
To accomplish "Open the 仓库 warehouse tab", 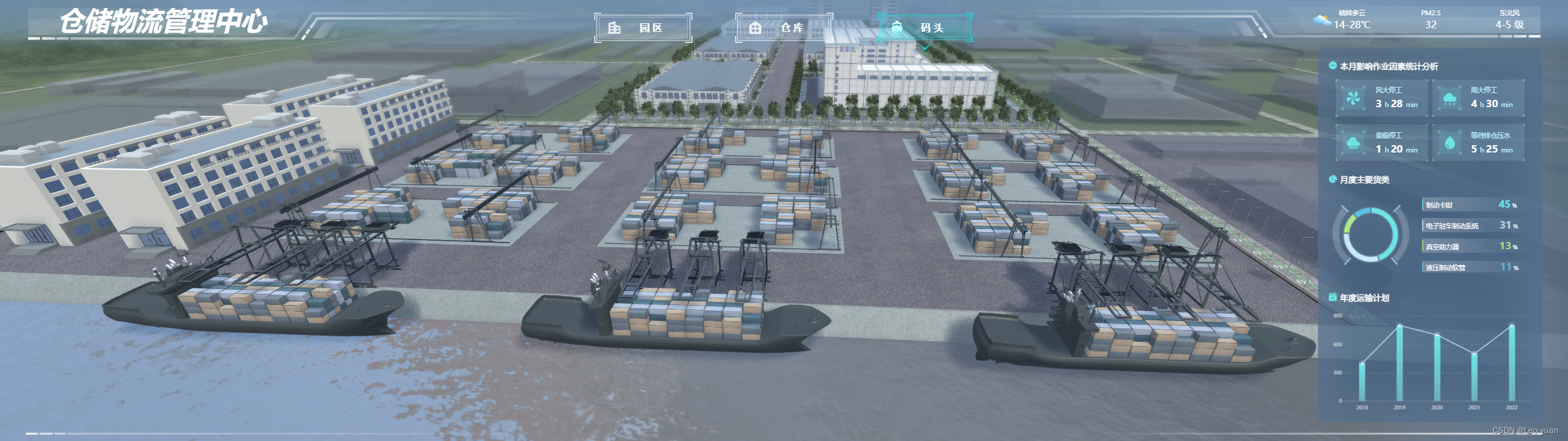I will tap(784, 28).
